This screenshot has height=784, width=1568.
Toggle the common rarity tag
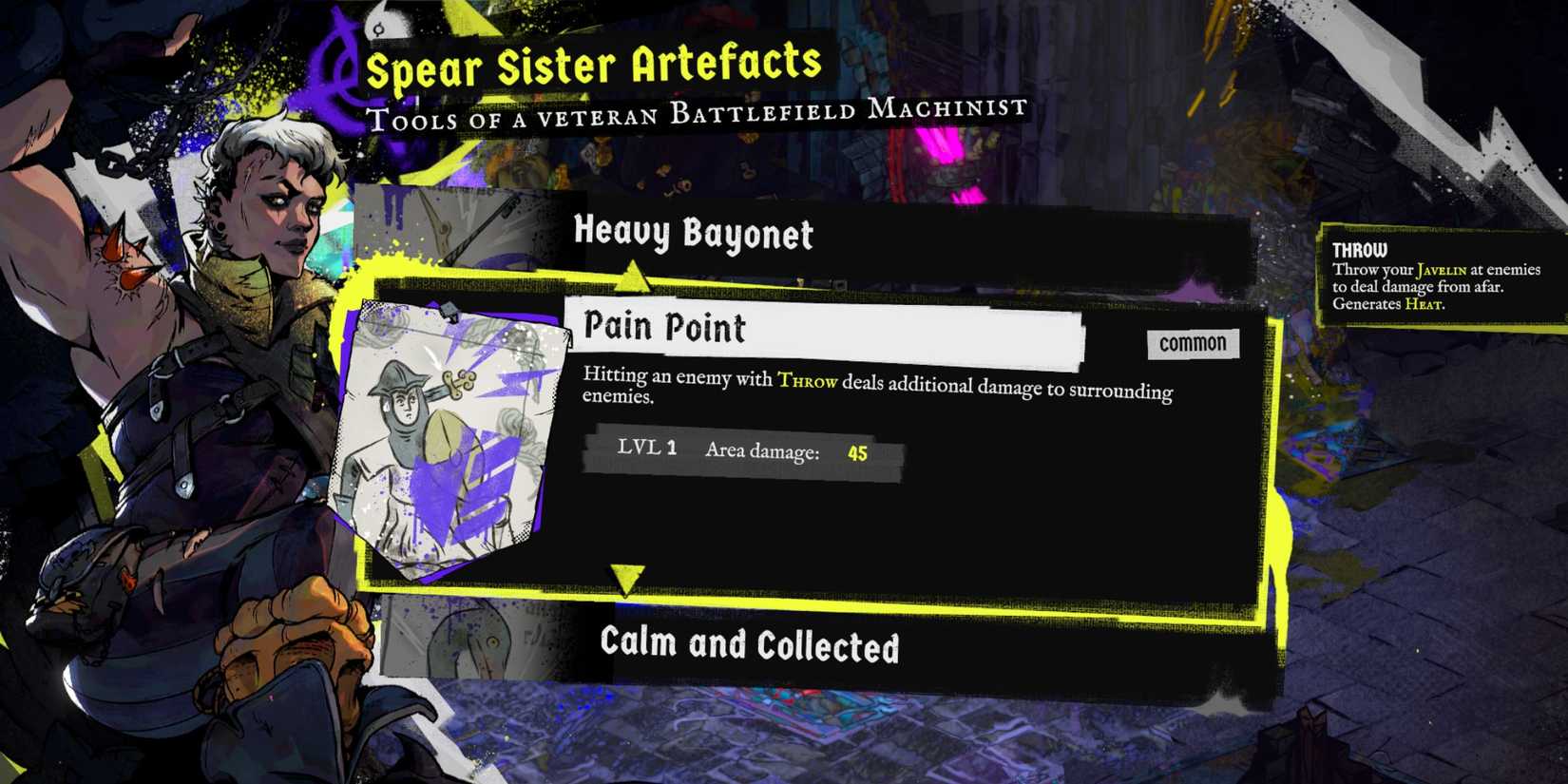[1192, 344]
